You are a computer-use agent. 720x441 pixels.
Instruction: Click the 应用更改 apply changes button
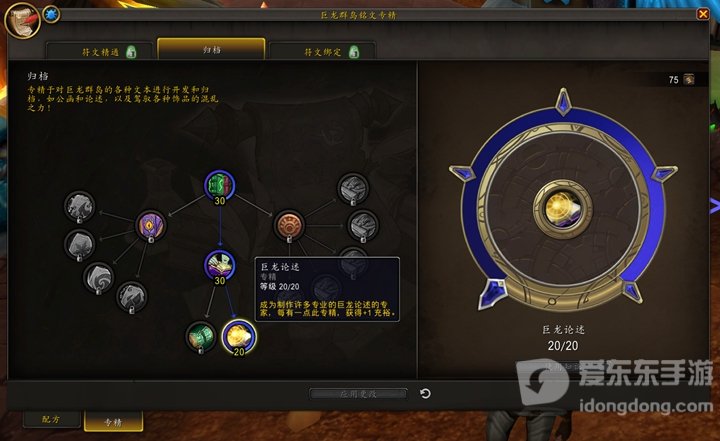point(358,394)
